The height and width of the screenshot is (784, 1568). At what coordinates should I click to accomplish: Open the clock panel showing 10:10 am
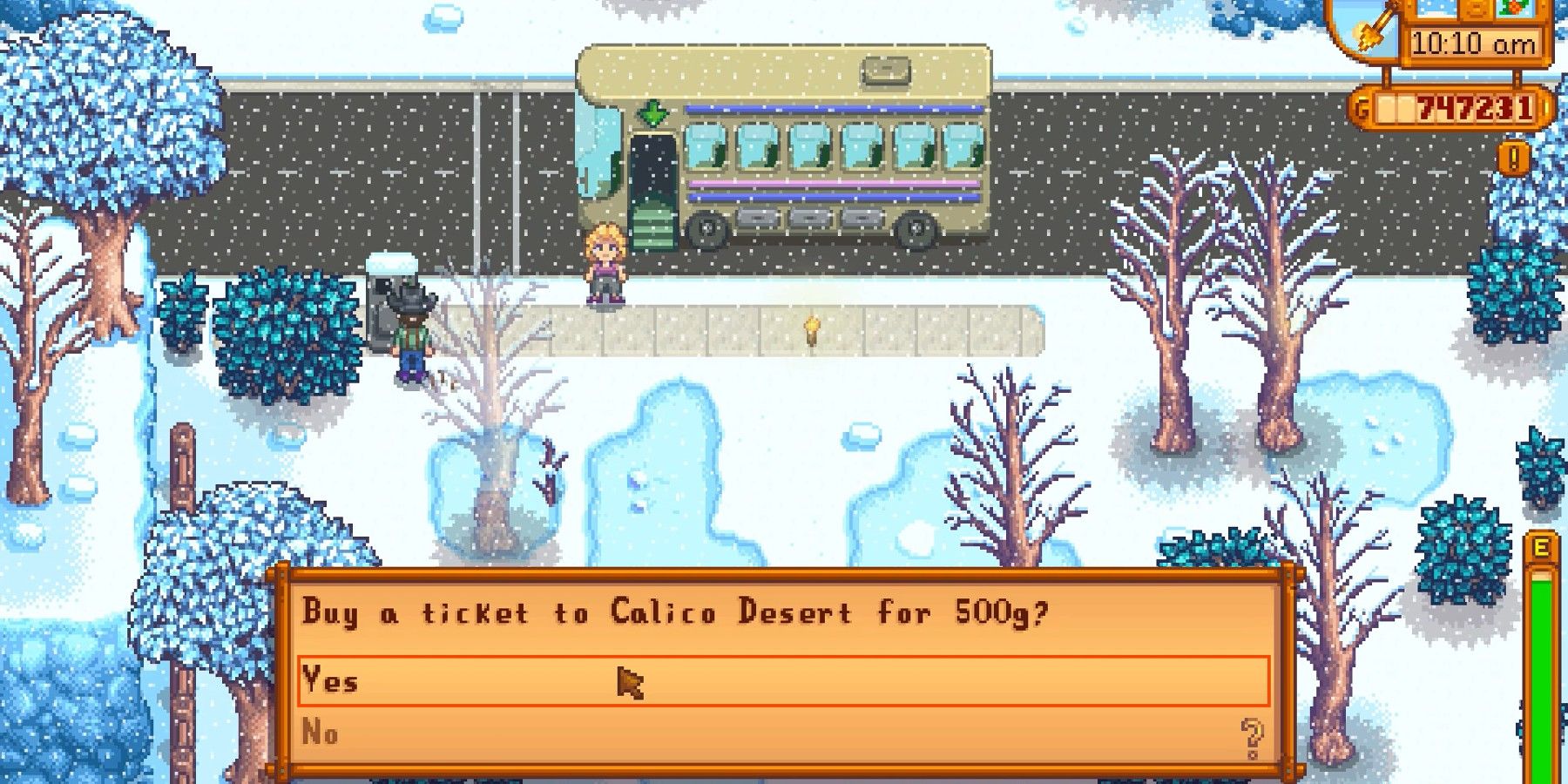[1473, 42]
